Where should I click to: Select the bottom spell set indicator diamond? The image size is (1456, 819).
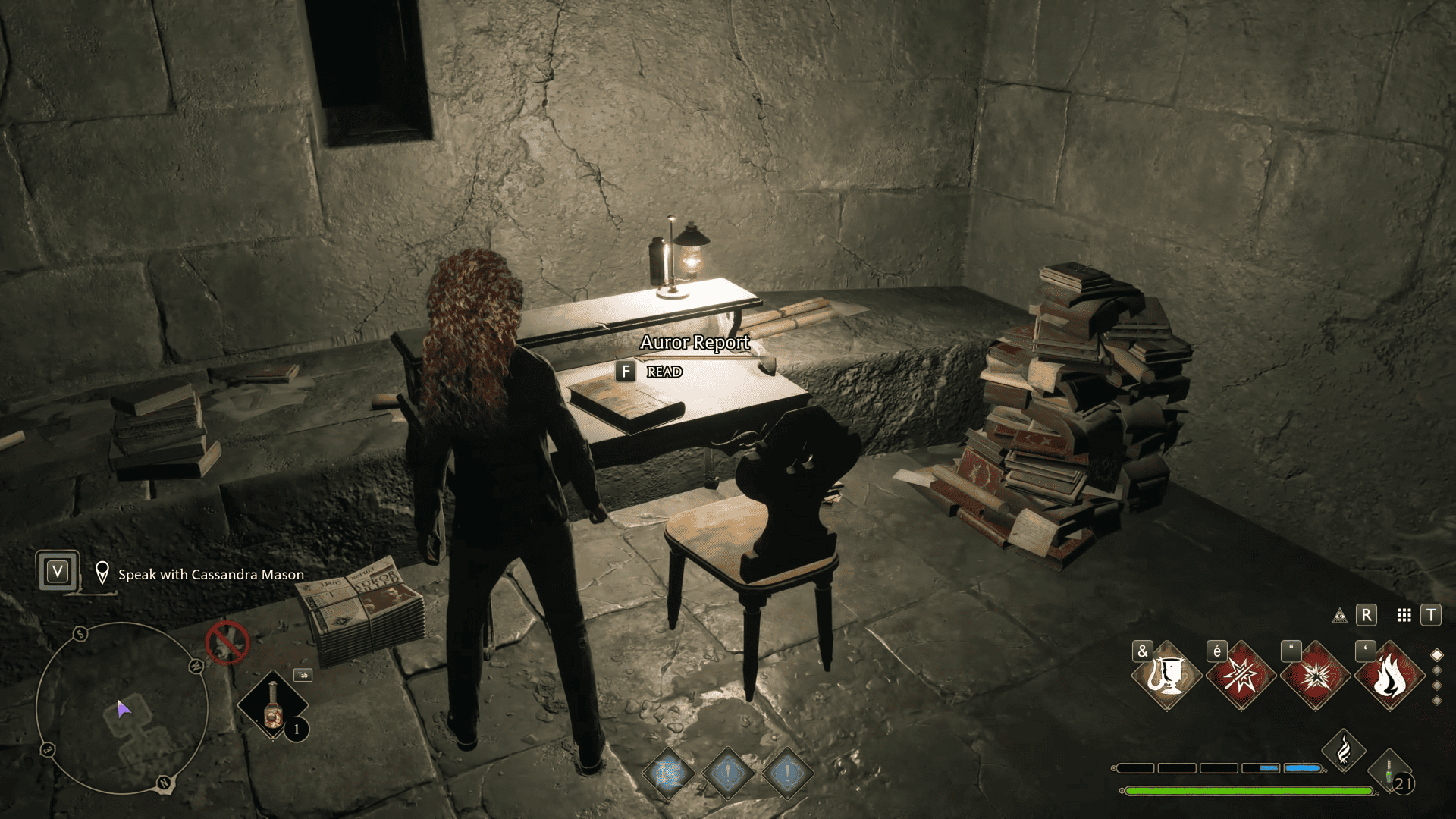(x=1436, y=700)
